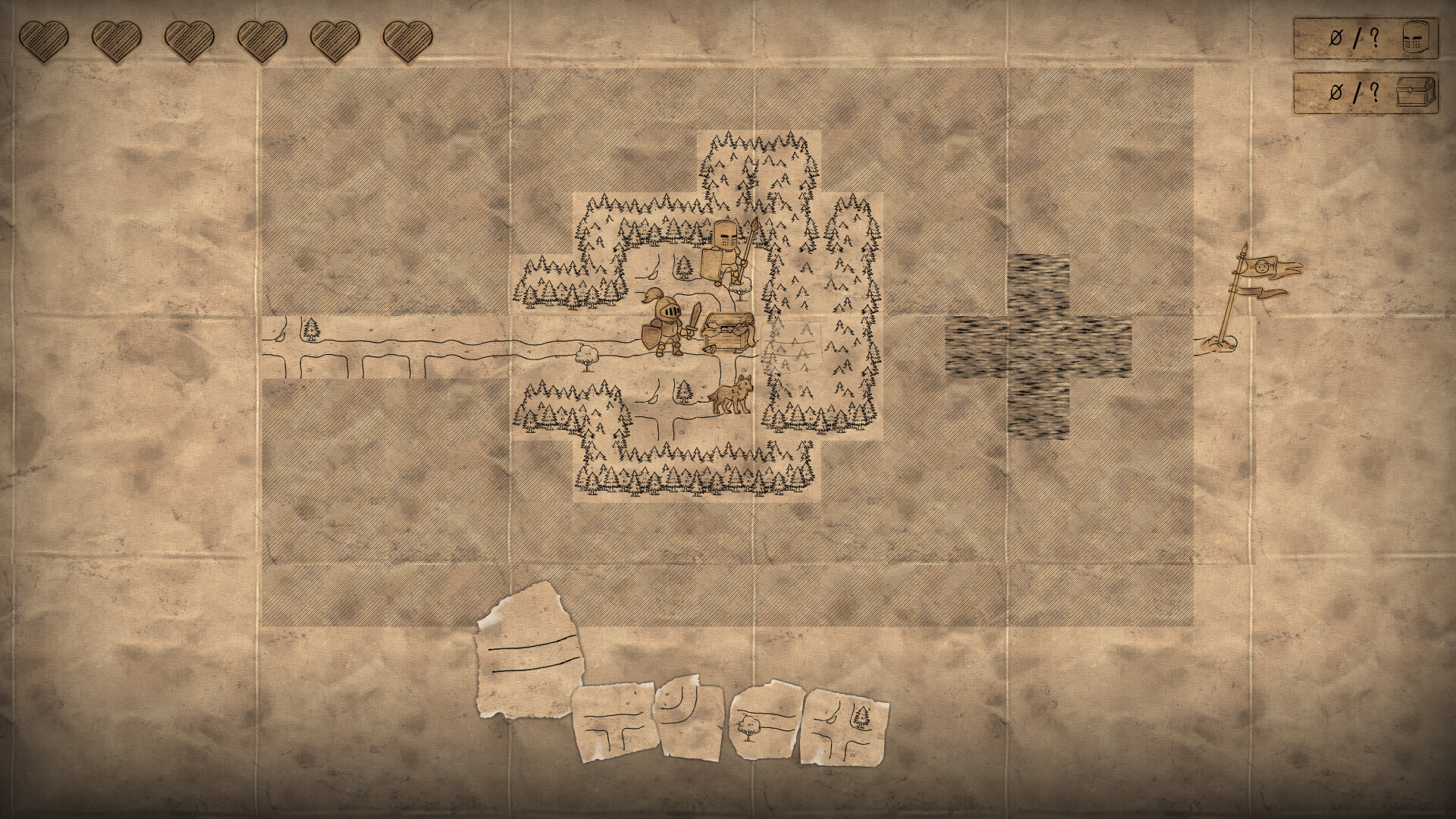Pick the straight road map fragment

(531, 661)
